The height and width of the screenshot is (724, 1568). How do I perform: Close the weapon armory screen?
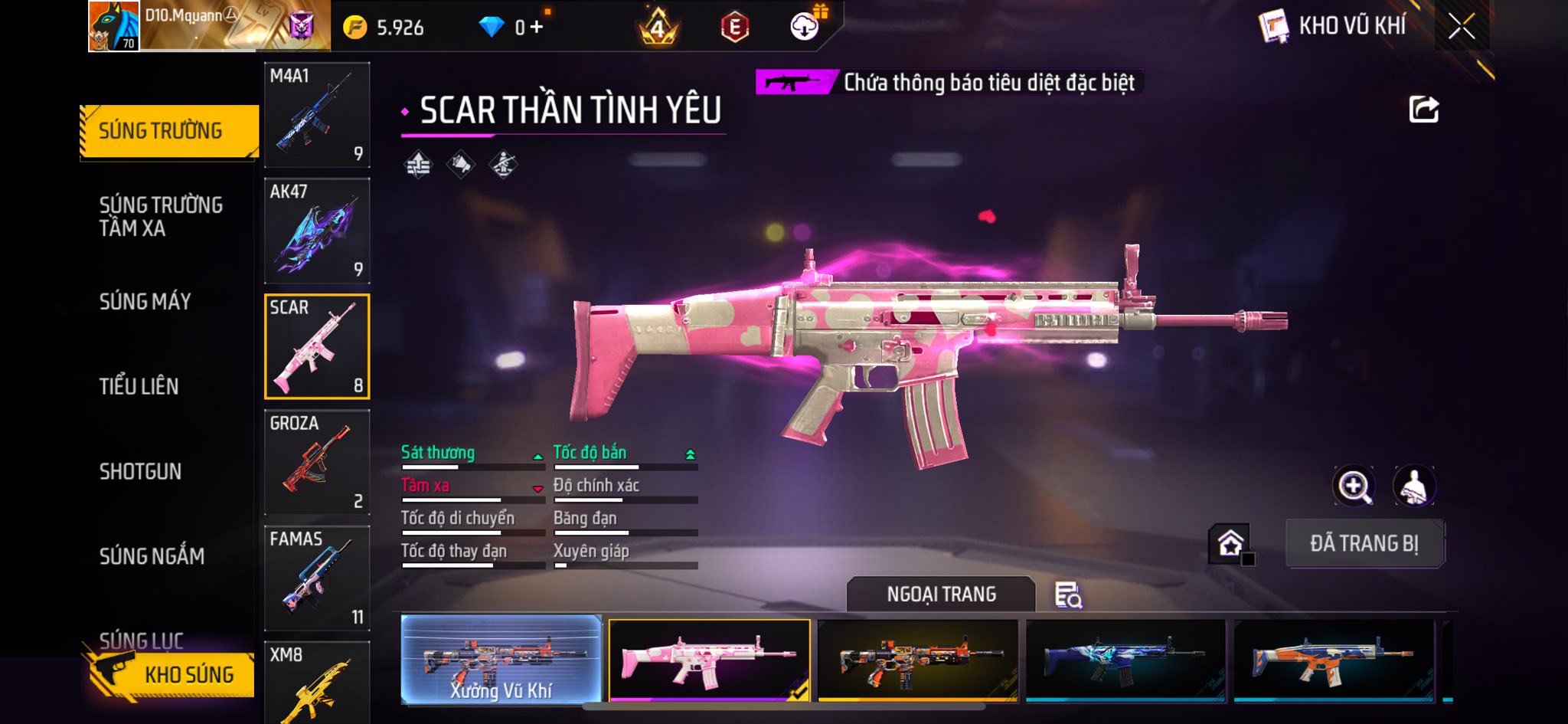[1461, 27]
